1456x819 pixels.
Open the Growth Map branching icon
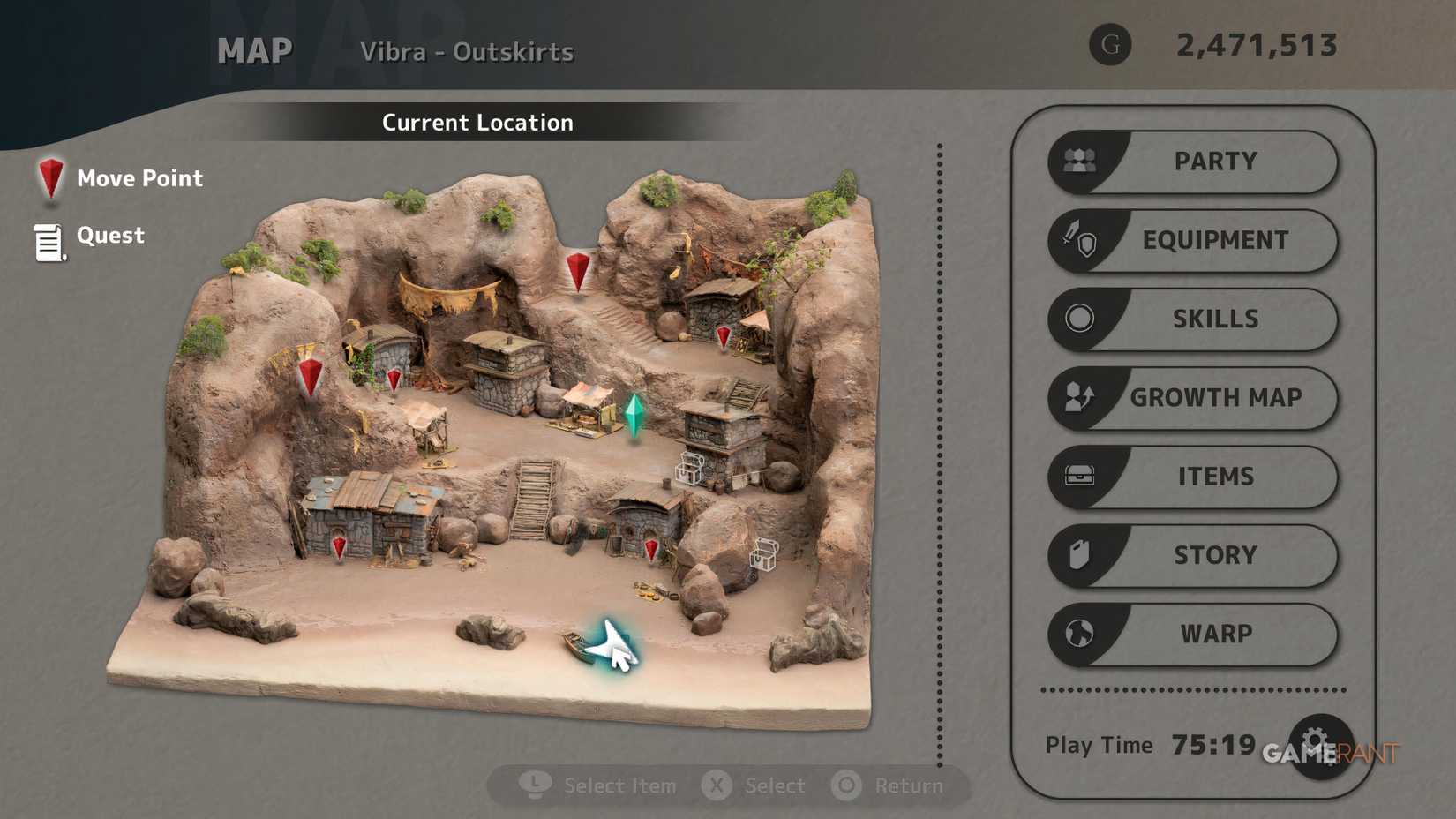[x=1080, y=398]
